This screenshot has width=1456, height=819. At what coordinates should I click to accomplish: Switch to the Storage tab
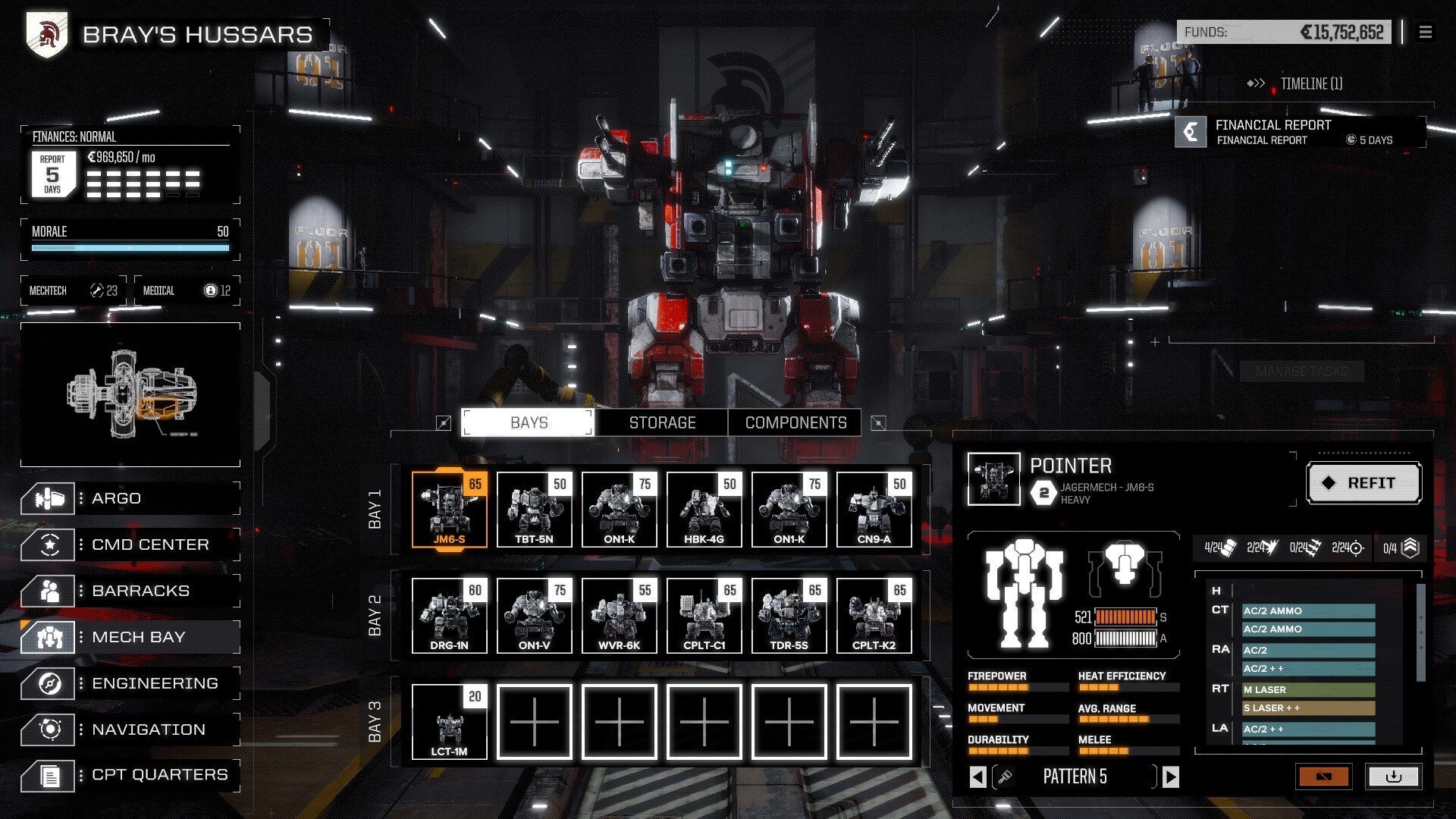click(x=662, y=422)
